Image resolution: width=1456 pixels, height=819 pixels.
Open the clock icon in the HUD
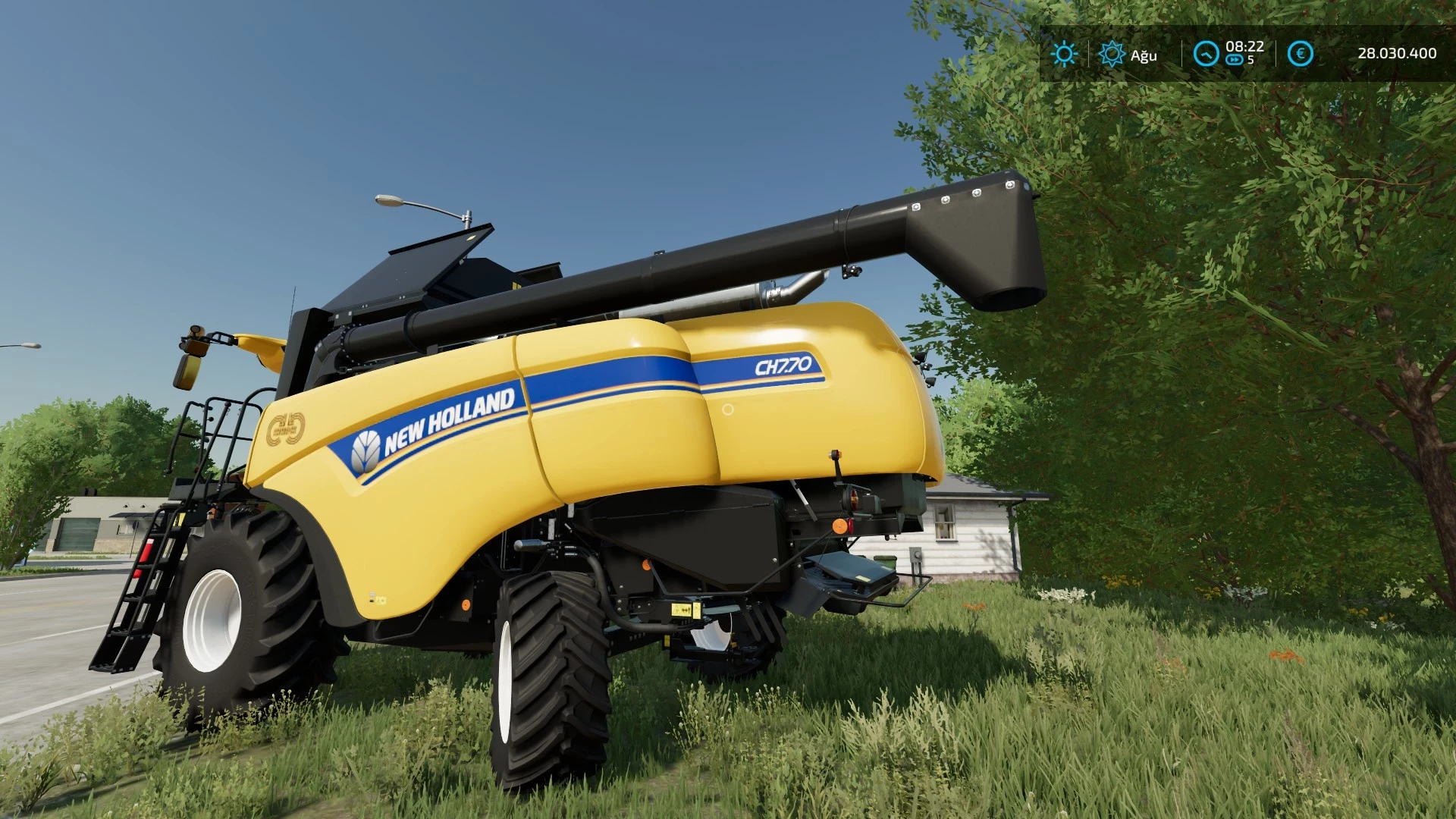[1206, 54]
